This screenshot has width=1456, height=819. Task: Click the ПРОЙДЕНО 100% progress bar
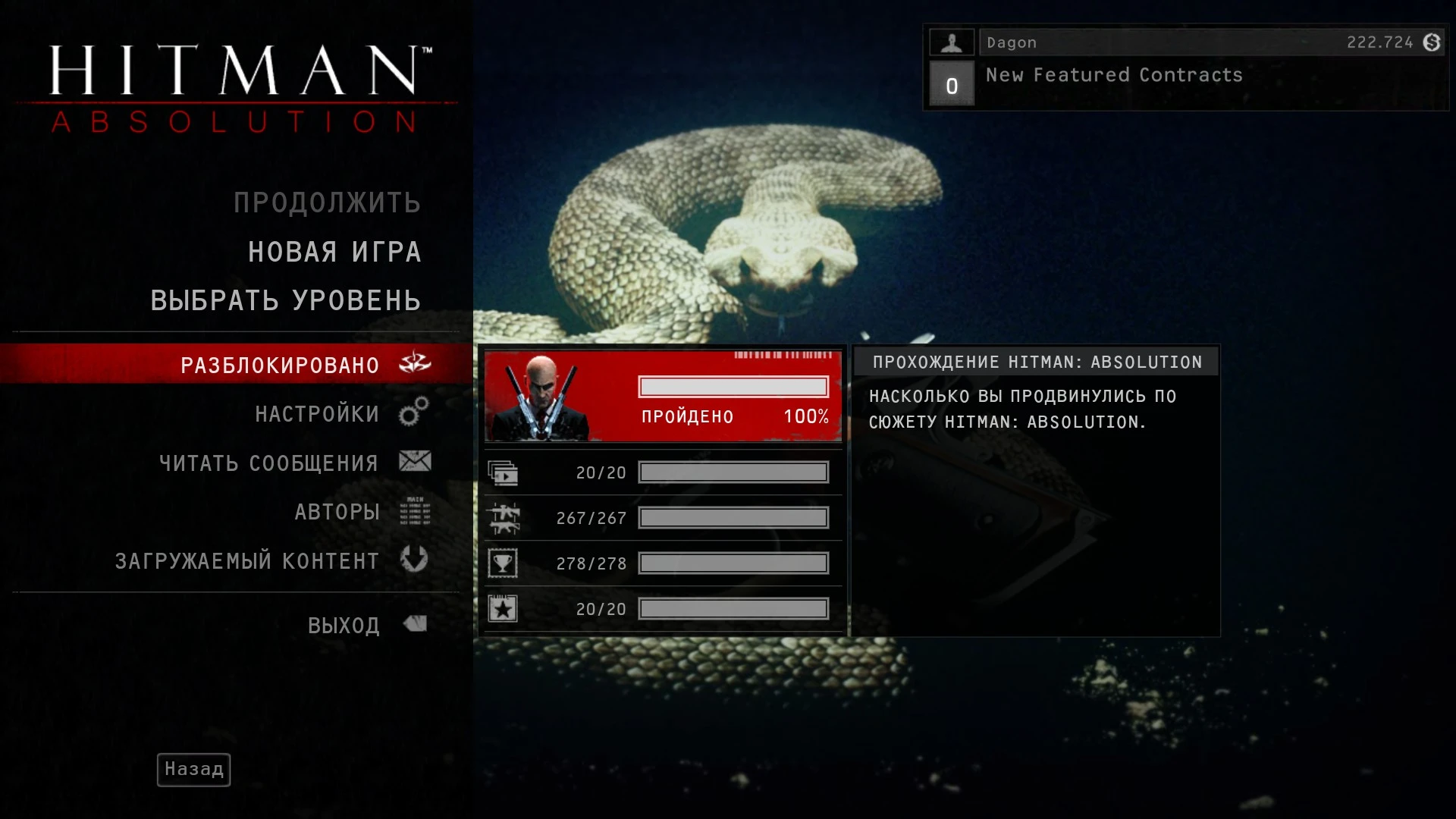point(732,387)
